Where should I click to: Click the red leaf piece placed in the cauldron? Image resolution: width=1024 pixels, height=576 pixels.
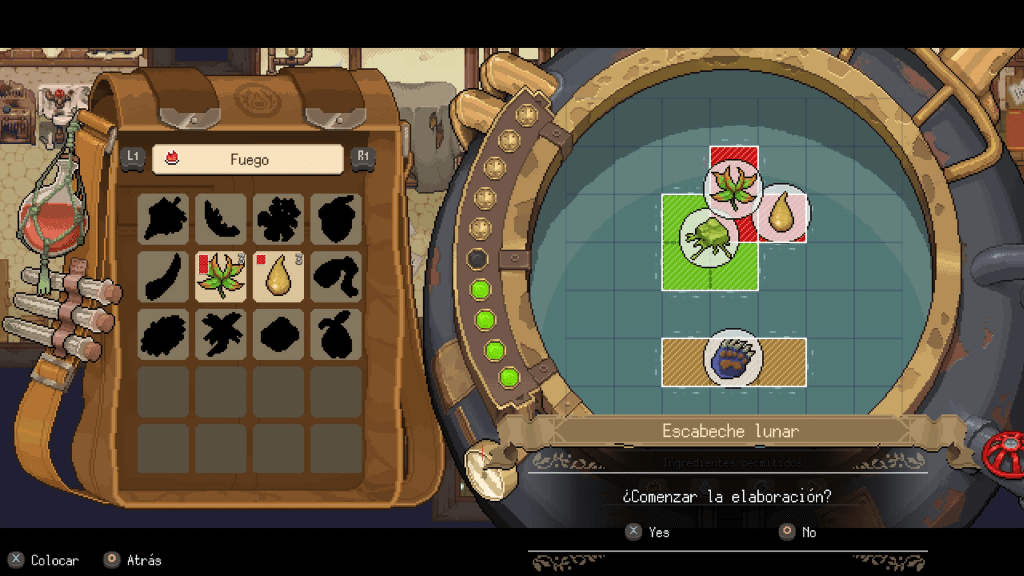point(734,188)
